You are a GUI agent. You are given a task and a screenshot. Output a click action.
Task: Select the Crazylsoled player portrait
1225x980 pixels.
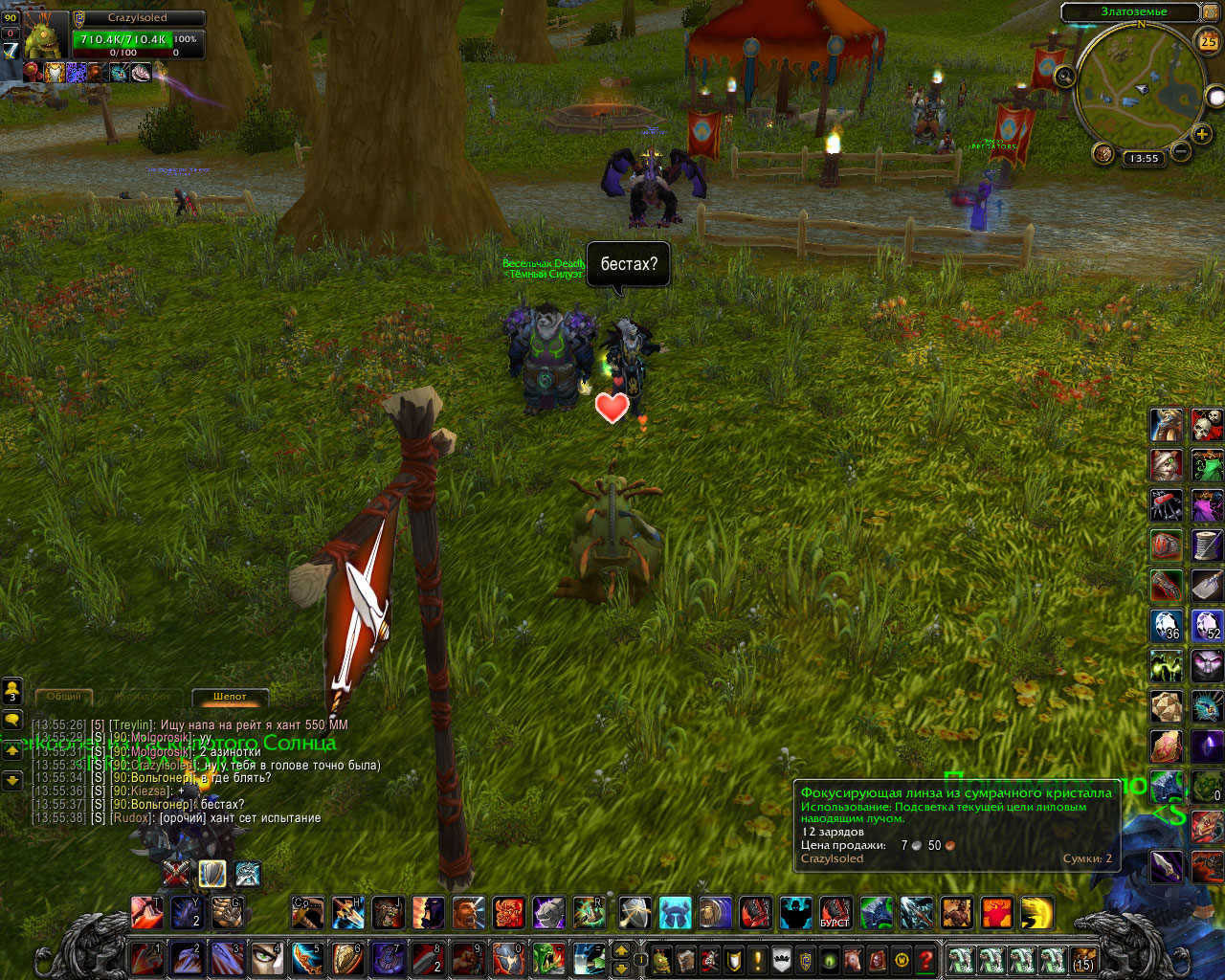click(x=43, y=38)
